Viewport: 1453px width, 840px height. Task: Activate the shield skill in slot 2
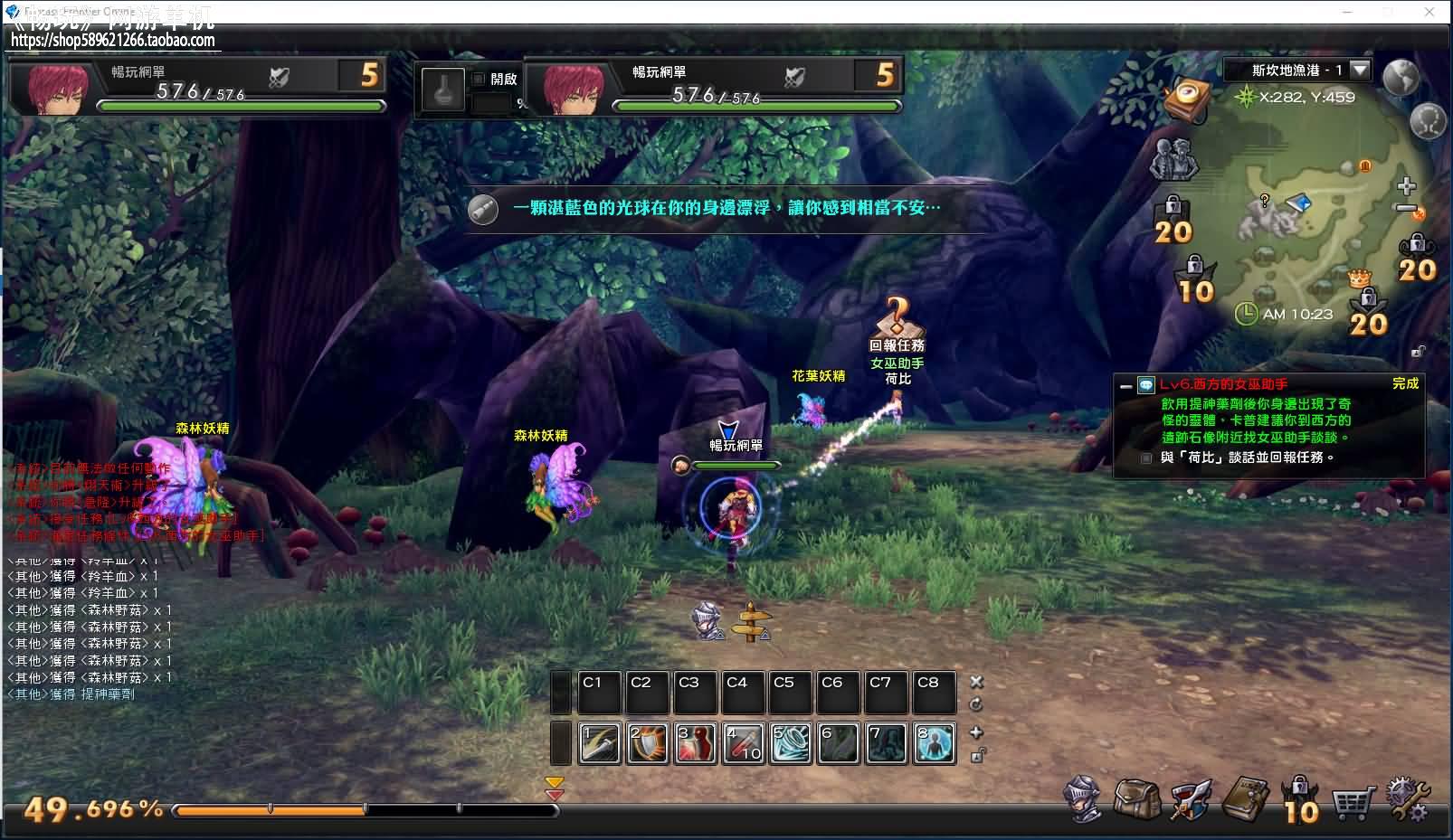click(x=647, y=743)
